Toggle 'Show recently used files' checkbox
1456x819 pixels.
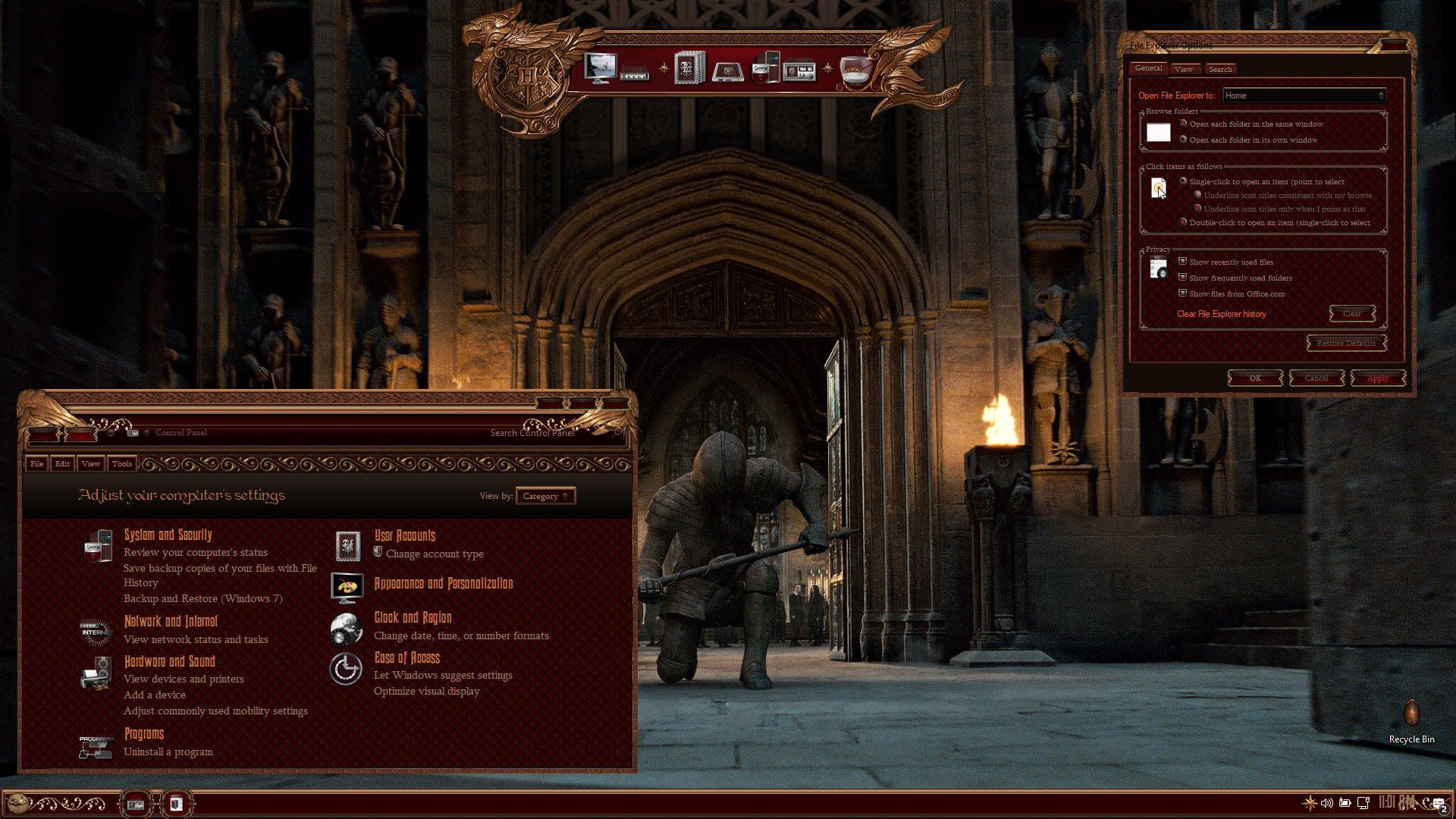pyautogui.click(x=1182, y=262)
